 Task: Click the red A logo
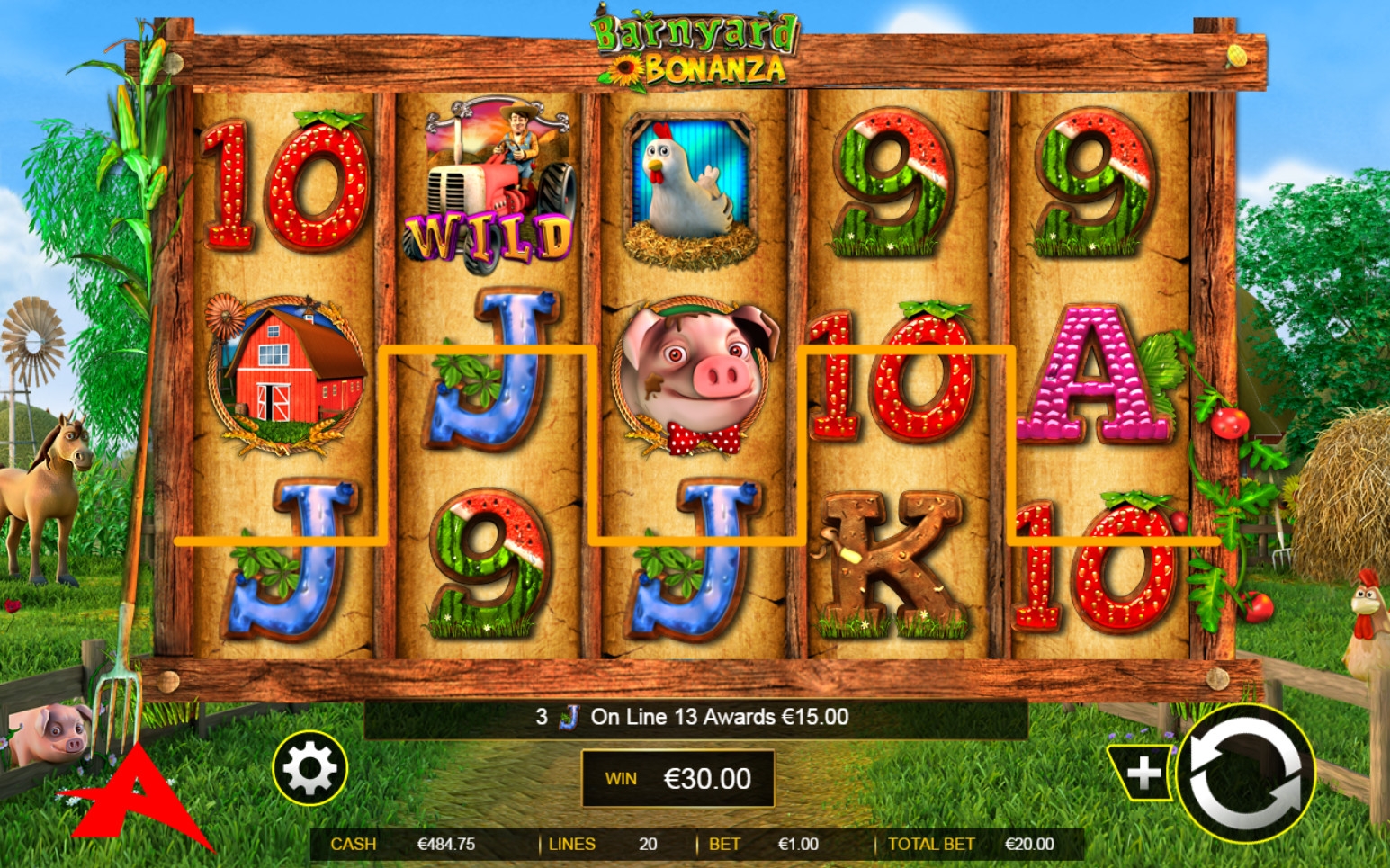pyautogui.click(x=135, y=801)
